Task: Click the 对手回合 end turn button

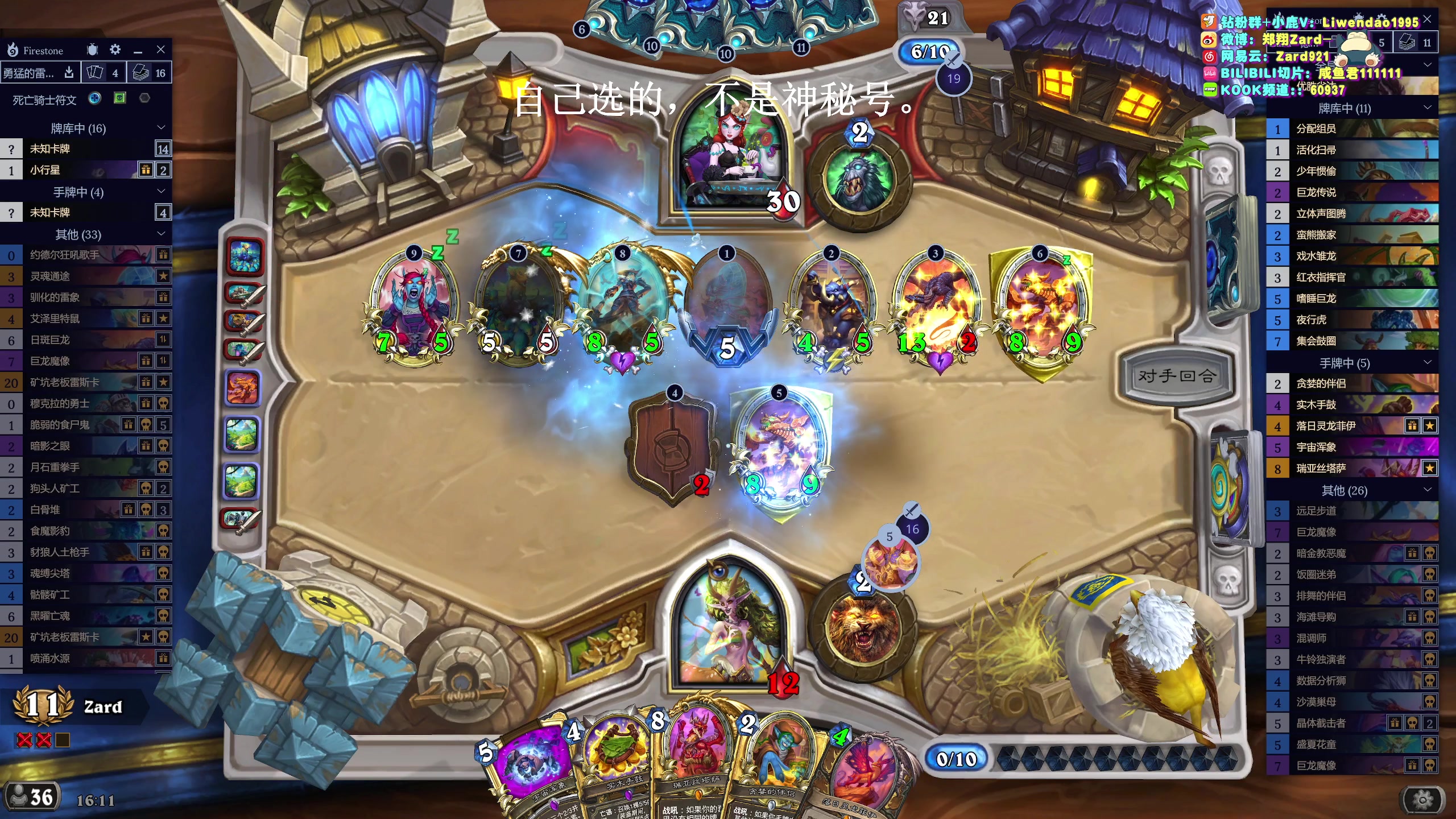Action: point(1176,376)
